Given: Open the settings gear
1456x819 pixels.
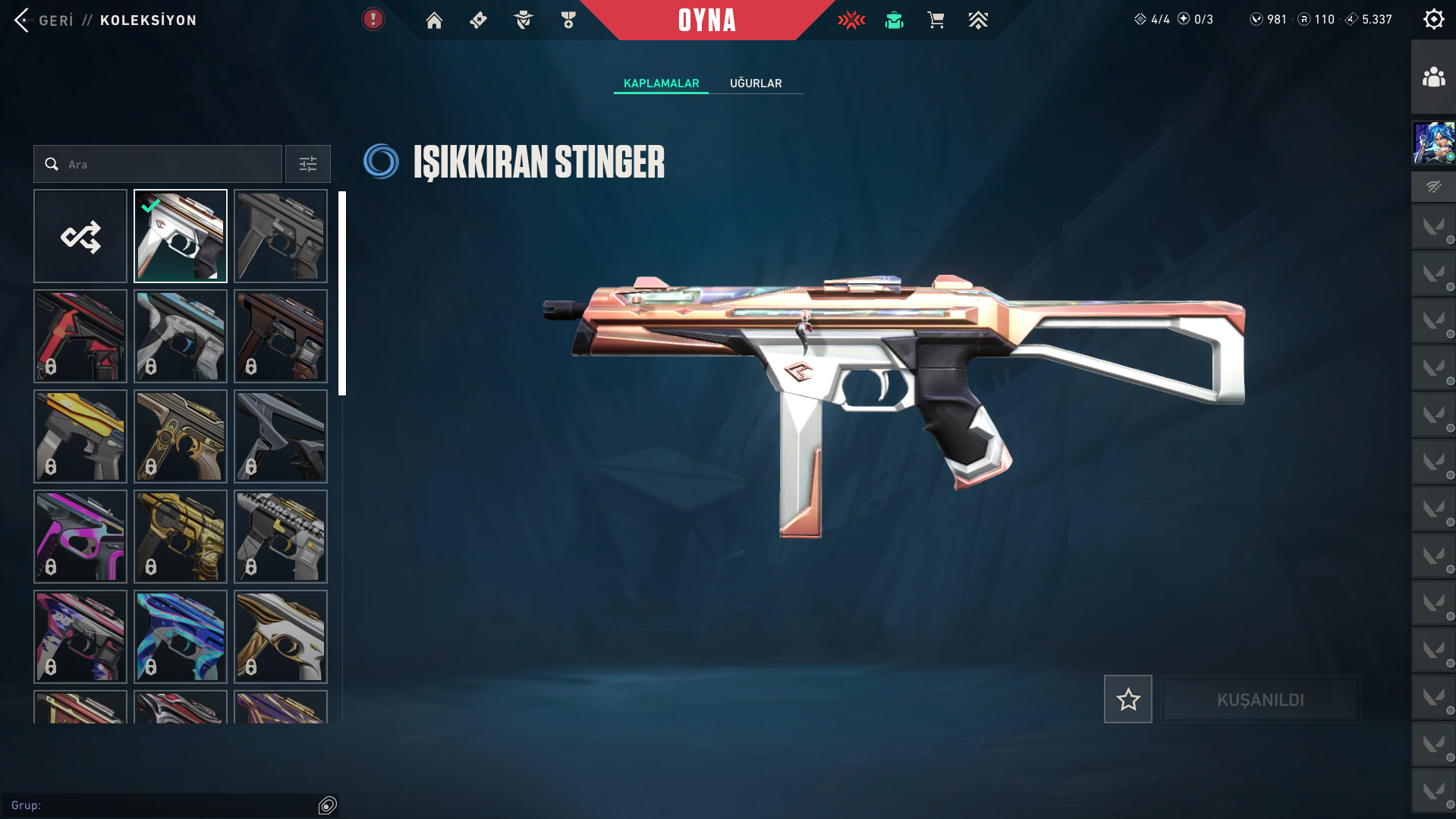Looking at the screenshot, I should [1433, 20].
